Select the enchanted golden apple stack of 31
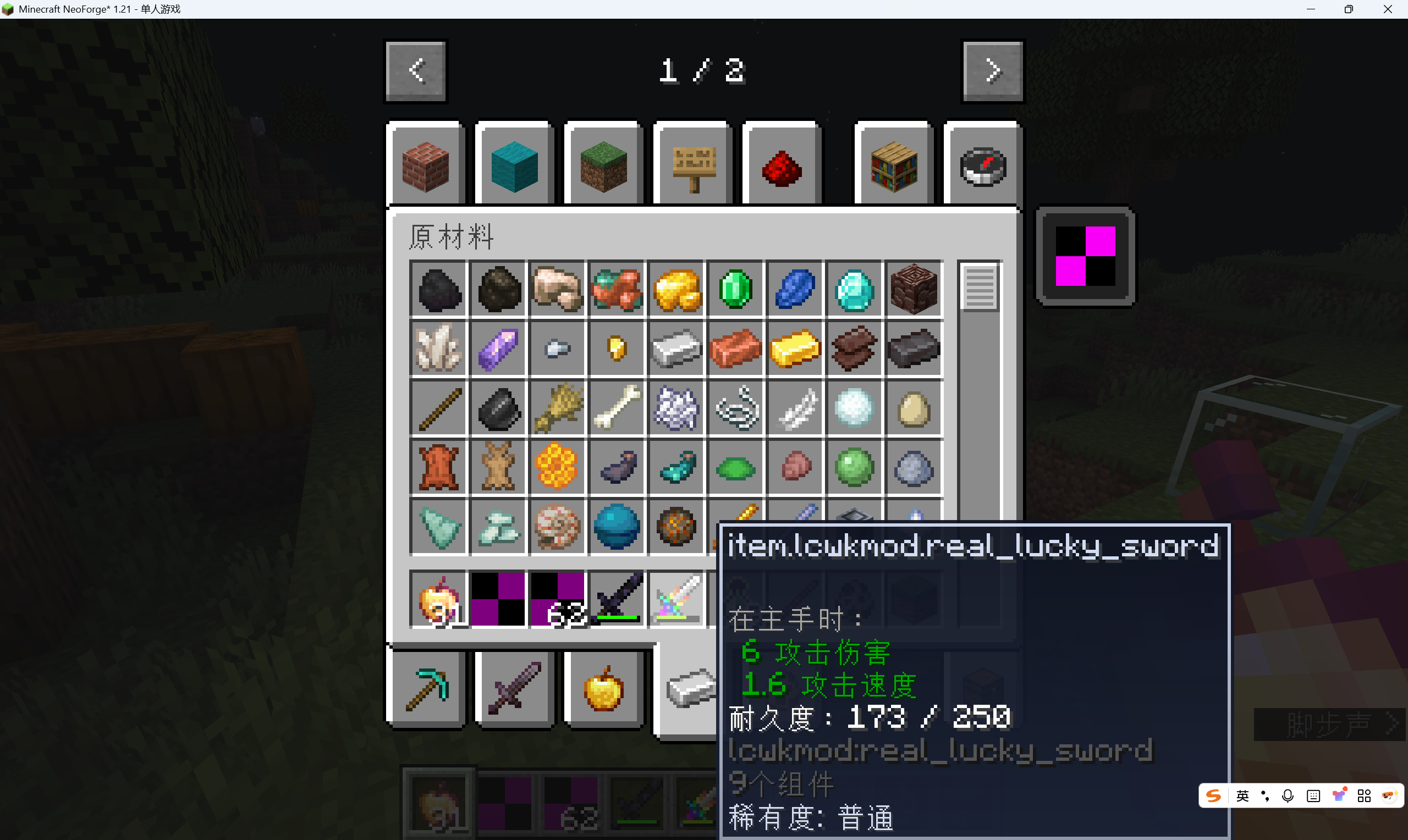The image size is (1408, 840). pos(439,599)
